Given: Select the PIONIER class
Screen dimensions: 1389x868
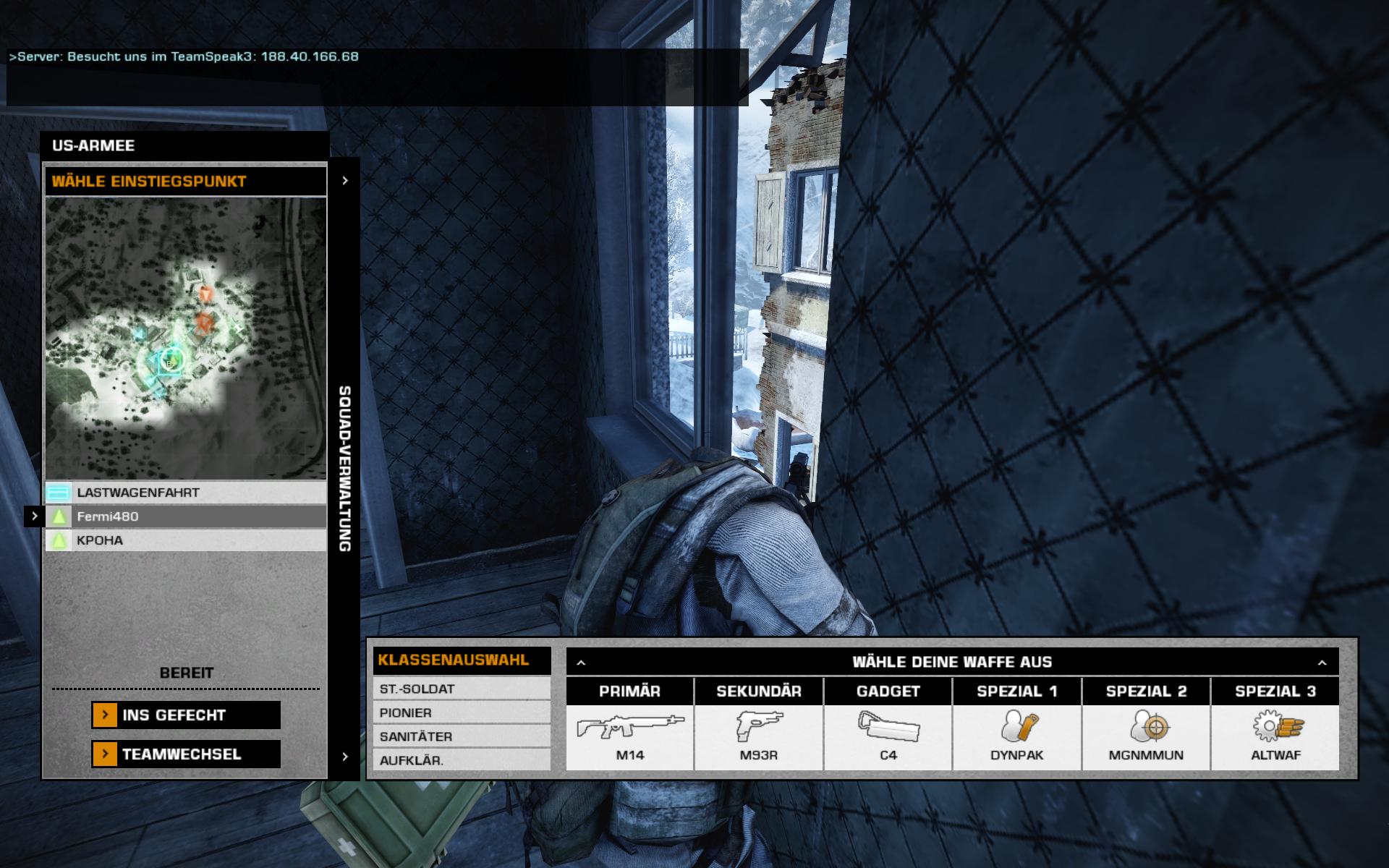Looking at the screenshot, I should (462, 713).
